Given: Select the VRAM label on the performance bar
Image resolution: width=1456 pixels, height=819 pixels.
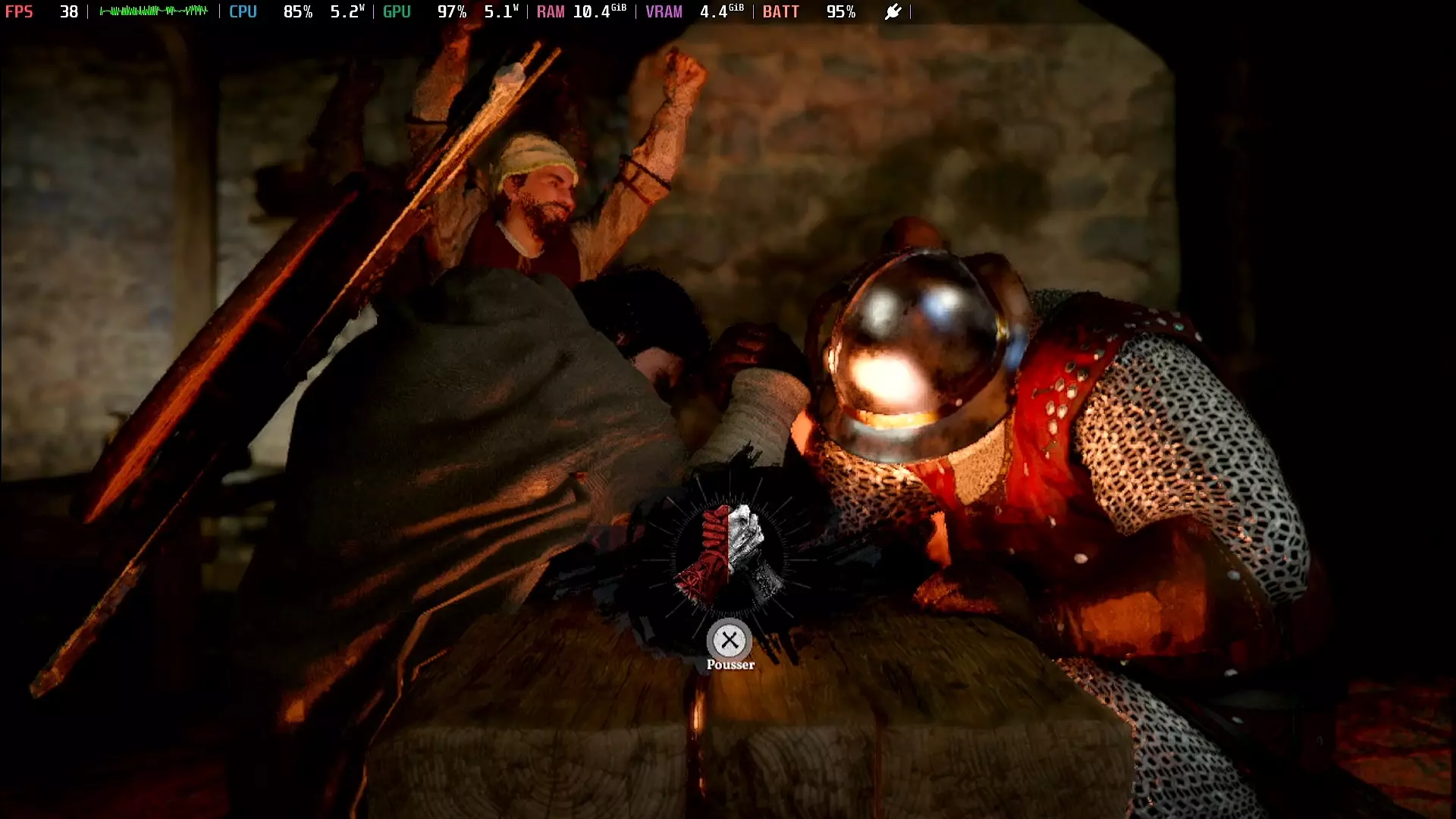Looking at the screenshot, I should (x=664, y=12).
